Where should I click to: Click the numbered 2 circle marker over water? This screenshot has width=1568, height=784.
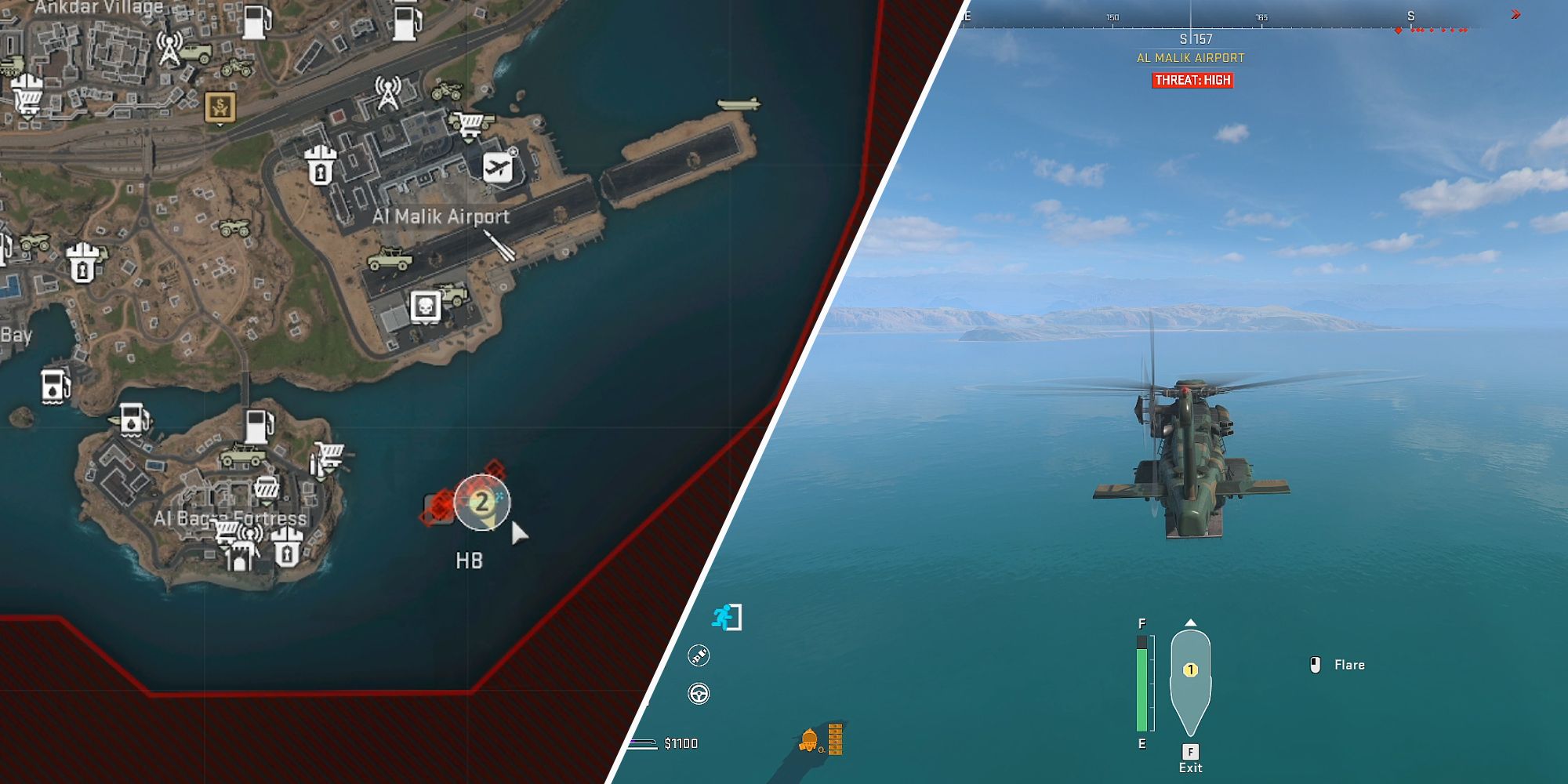[x=481, y=502]
